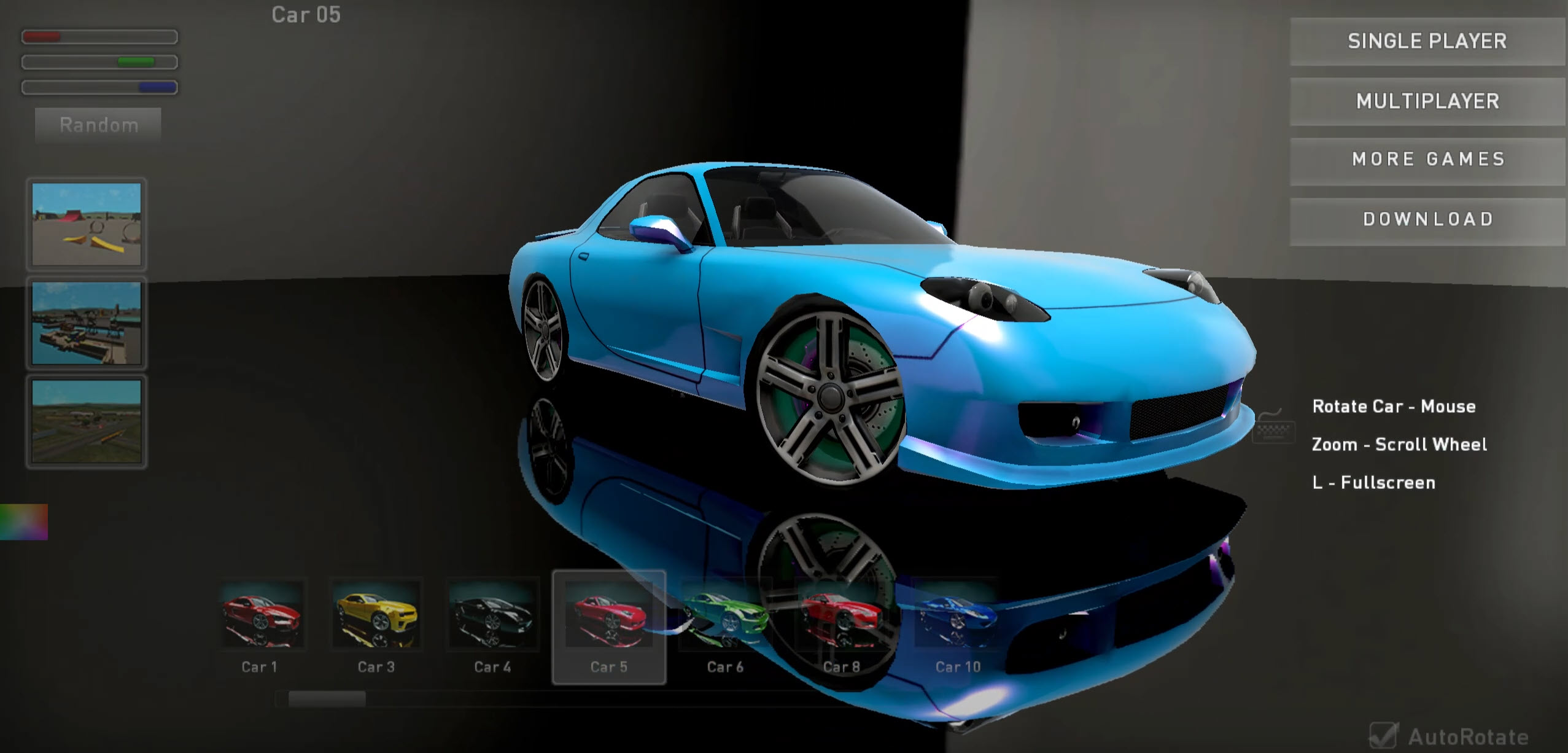The width and height of the screenshot is (1568, 753).
Task: Choose the harbor town map preview
Action: 86,324
